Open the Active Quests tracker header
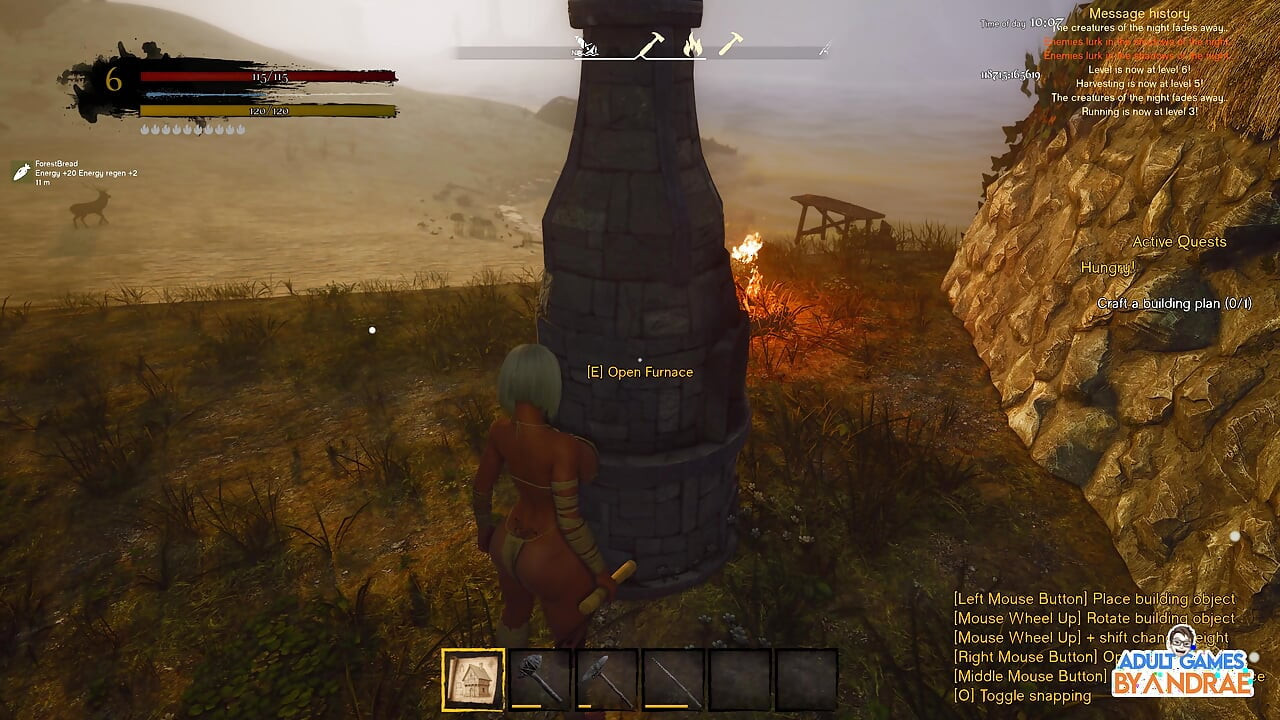The height and width of the screenshot is (720, 1280). click(1179, 242)
